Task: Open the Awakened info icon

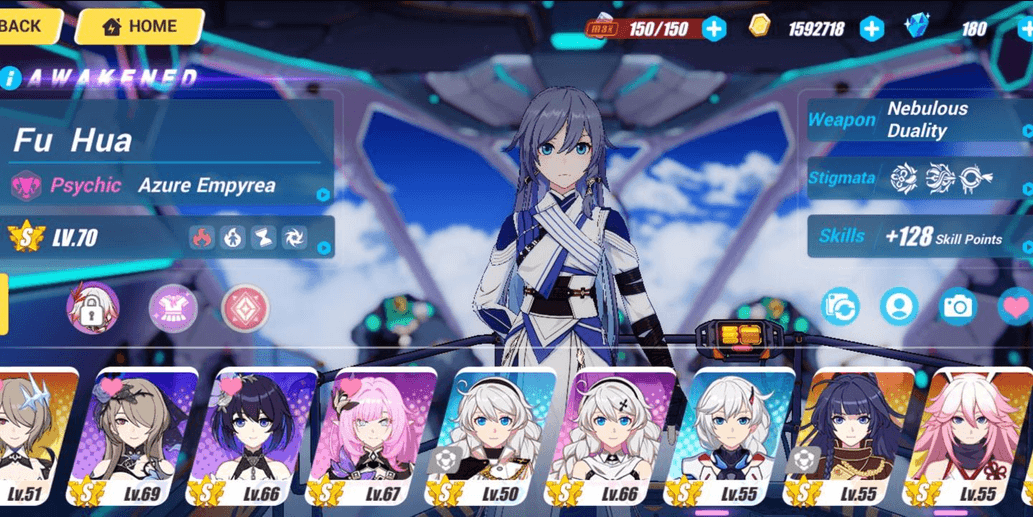Action: click(x=10, y=78)
